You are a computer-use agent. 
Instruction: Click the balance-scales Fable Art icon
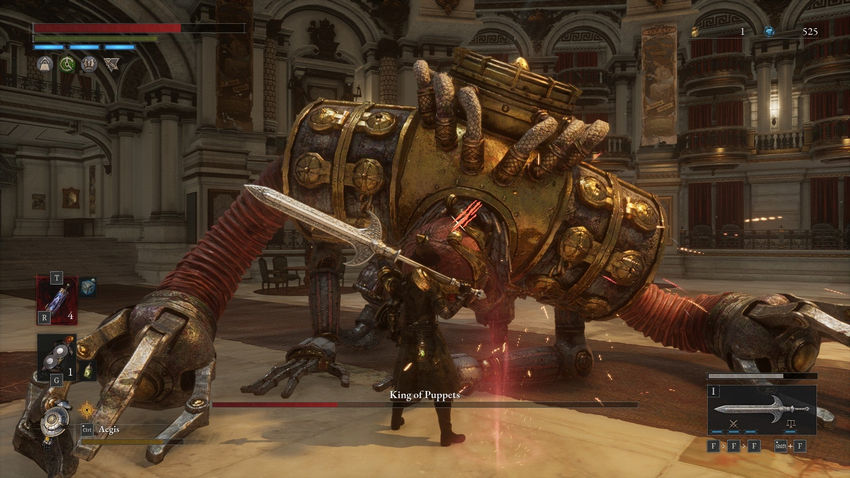(x=791, y=425)
